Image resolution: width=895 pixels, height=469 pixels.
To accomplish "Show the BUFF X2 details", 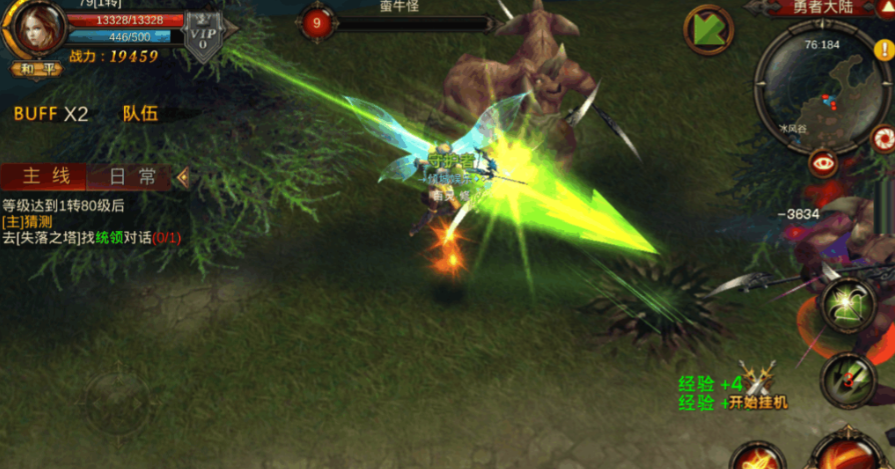I will 50,114.
